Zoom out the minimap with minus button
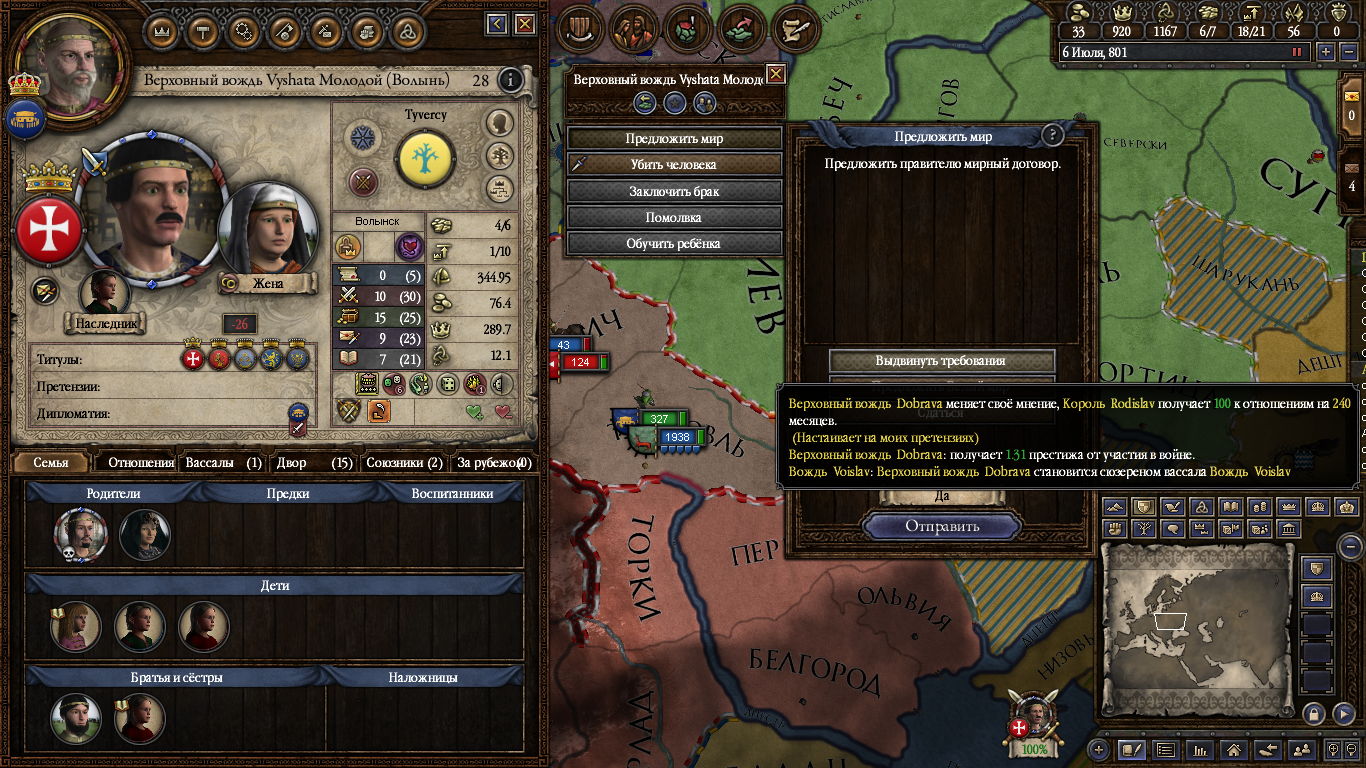This screenshot has width=1366, height=768. coord(1350,546)
